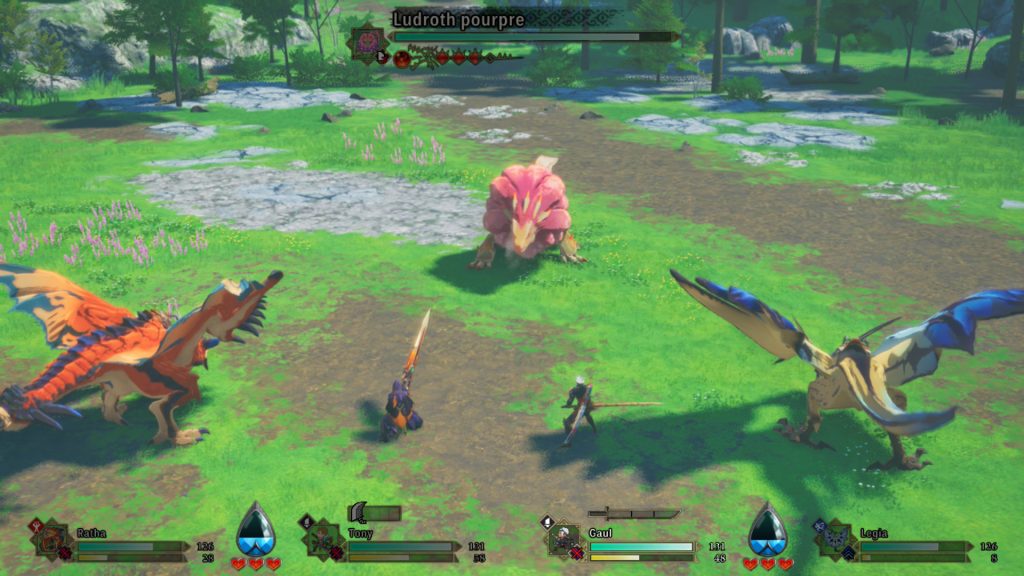The image size is (1024, 576).
Task: Click Ratha's monster portrait
Action: [x=52, y=540]
